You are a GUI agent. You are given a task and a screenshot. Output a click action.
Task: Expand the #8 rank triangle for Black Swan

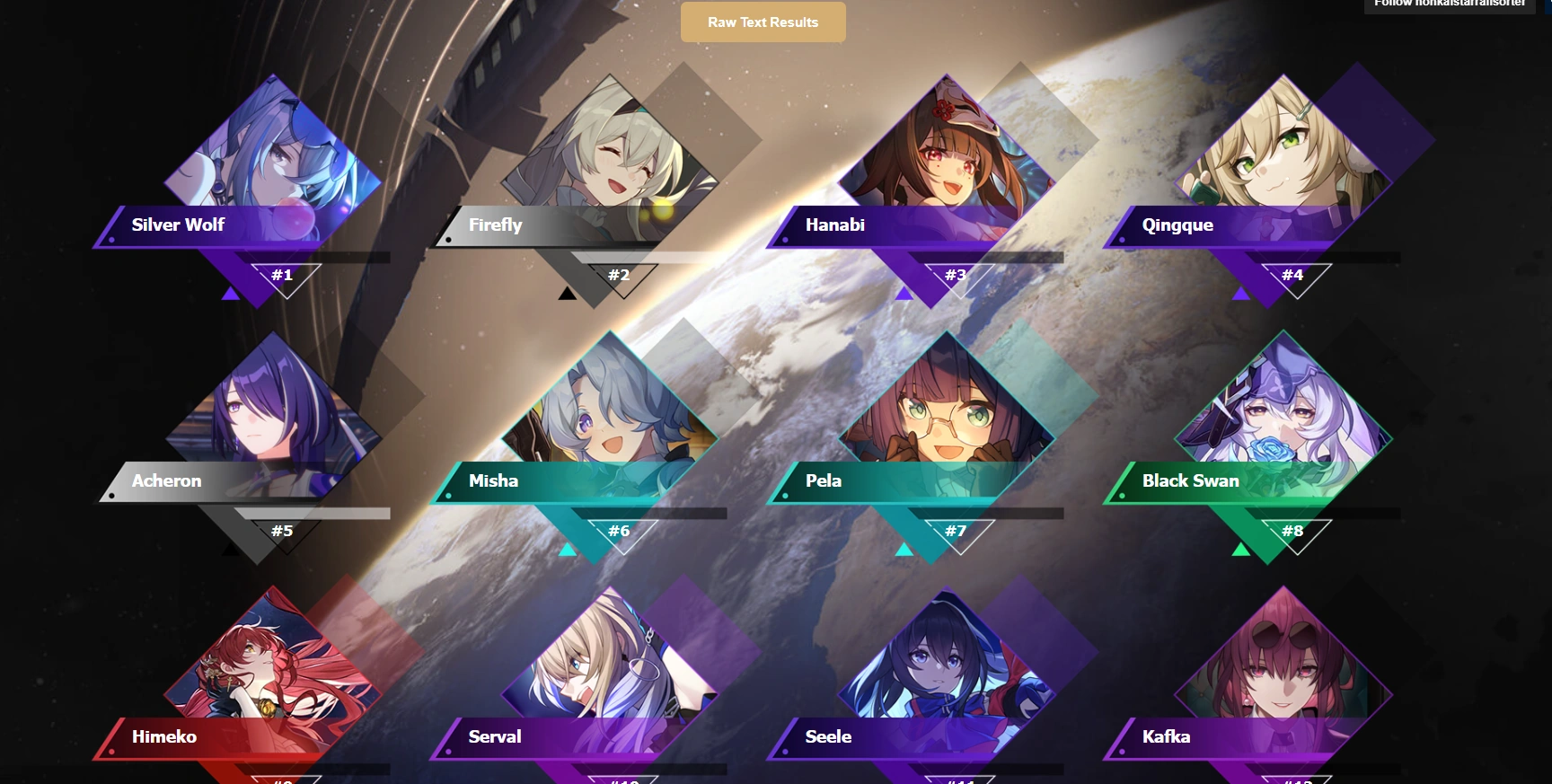pos(1293,531)
